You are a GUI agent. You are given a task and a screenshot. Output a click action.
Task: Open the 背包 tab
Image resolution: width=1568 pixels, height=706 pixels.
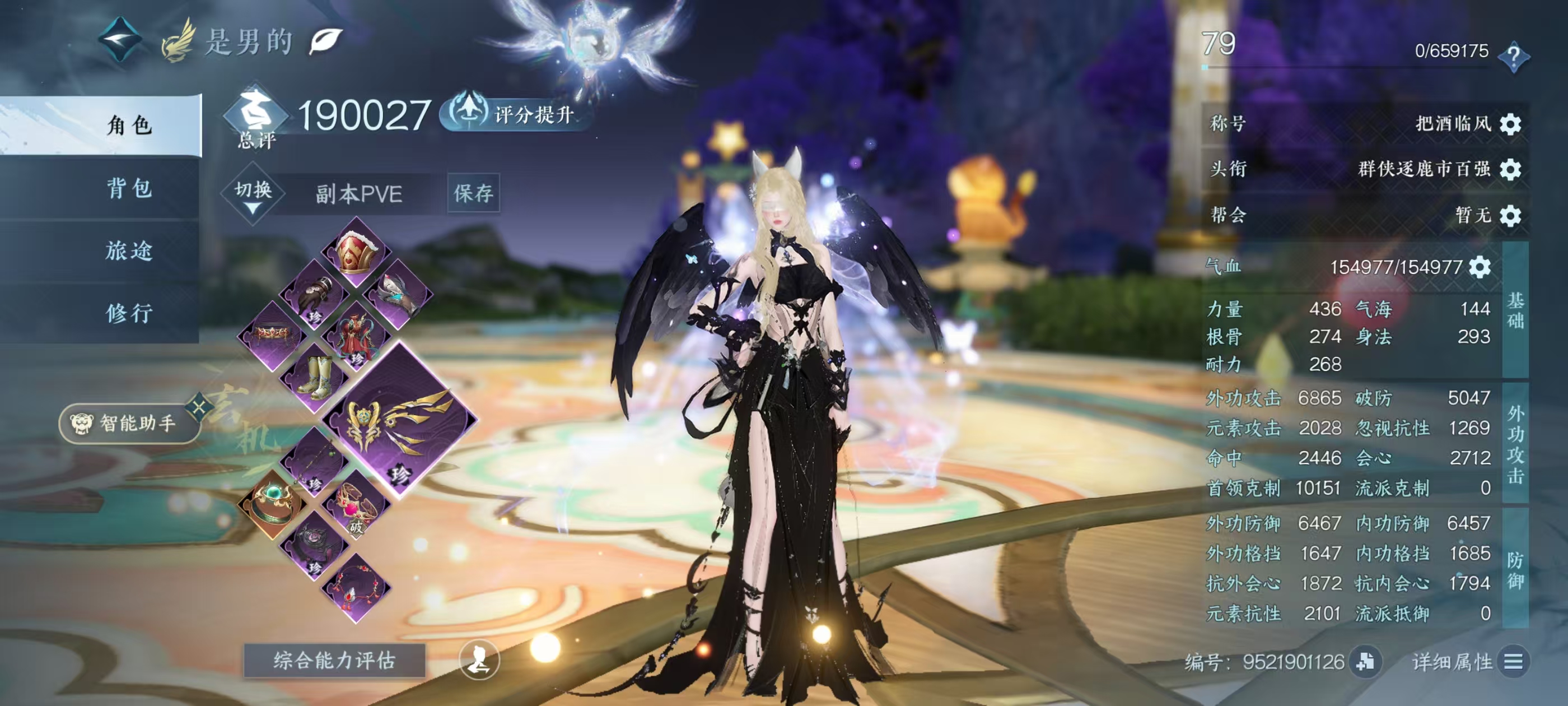[128, 188]
